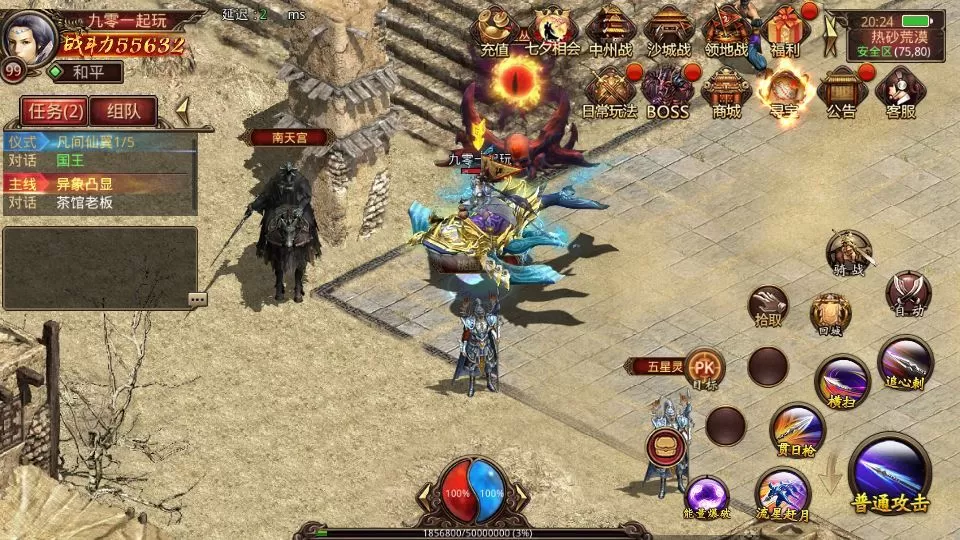The height and width of the screenshot is (540, 960).
Task: Expand the chat box with the ellipsis button
Action: 197,299
